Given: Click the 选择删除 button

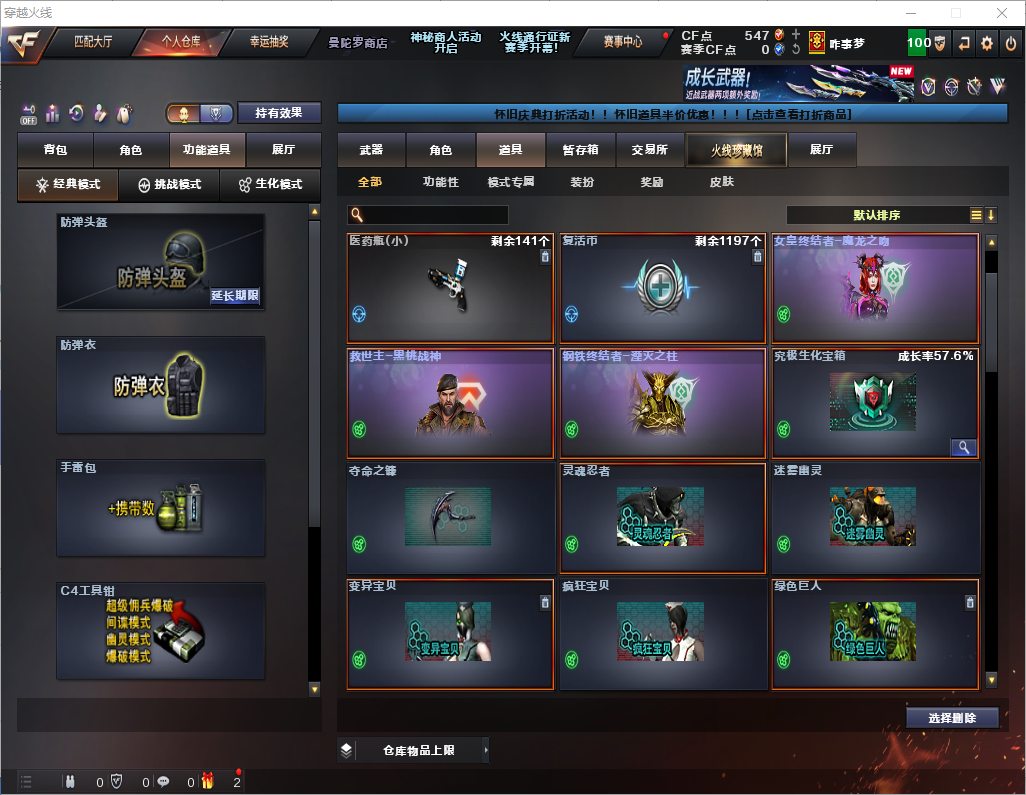Looking at the screenshot, I should [x=952, y=718].
